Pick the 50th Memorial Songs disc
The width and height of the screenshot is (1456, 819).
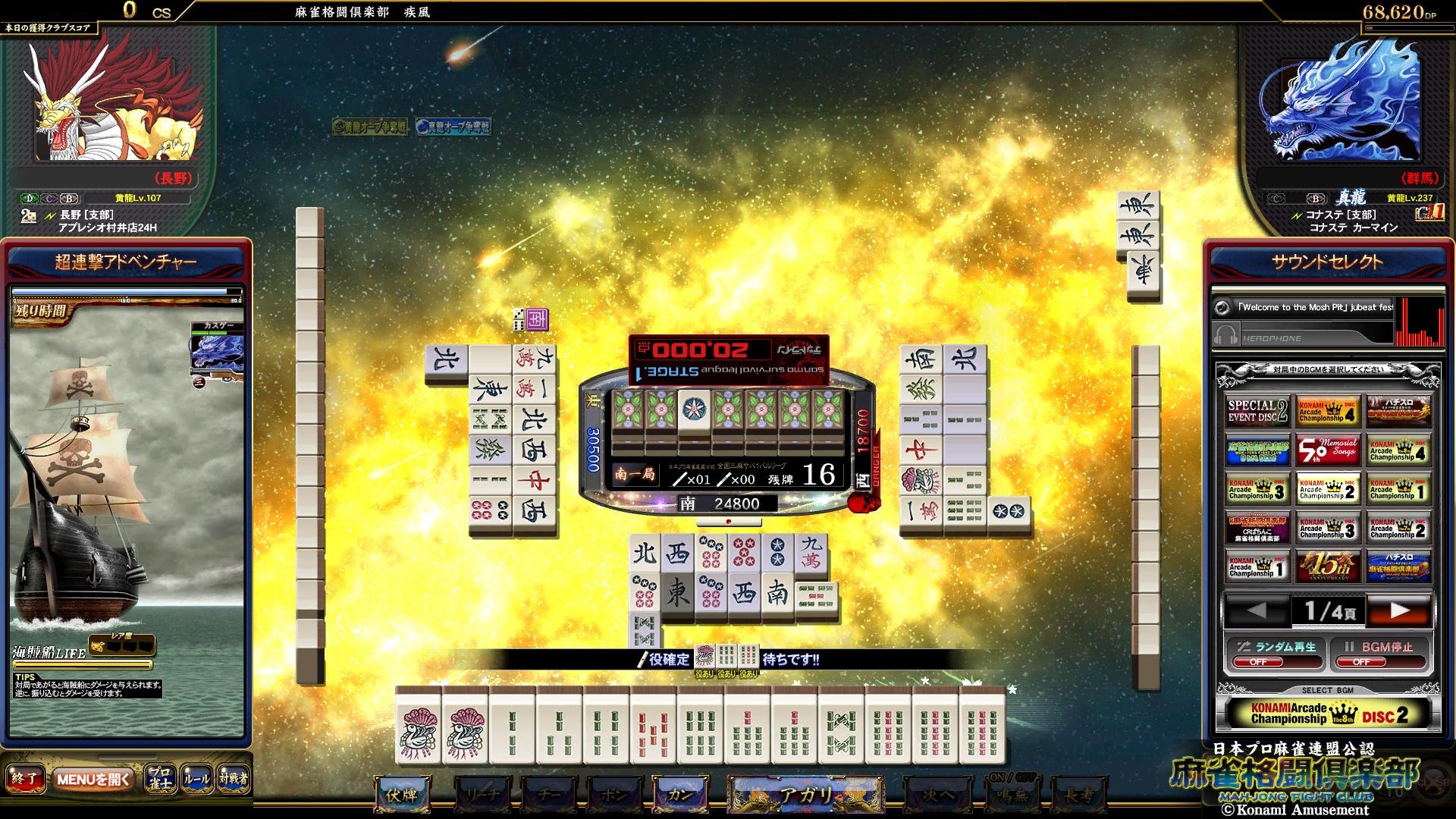point(1327,450)
